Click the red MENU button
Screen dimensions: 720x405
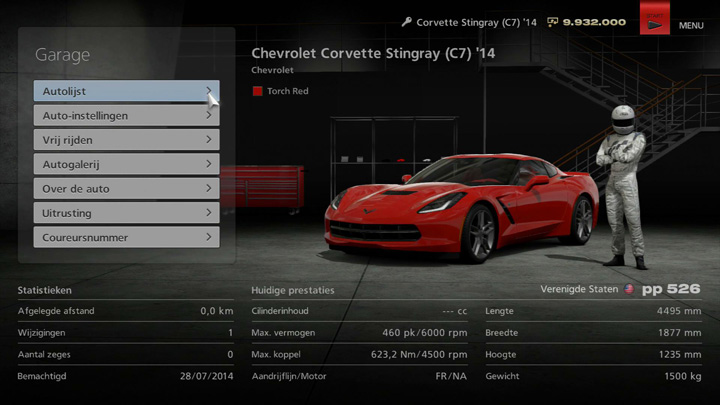coord(655,20)
